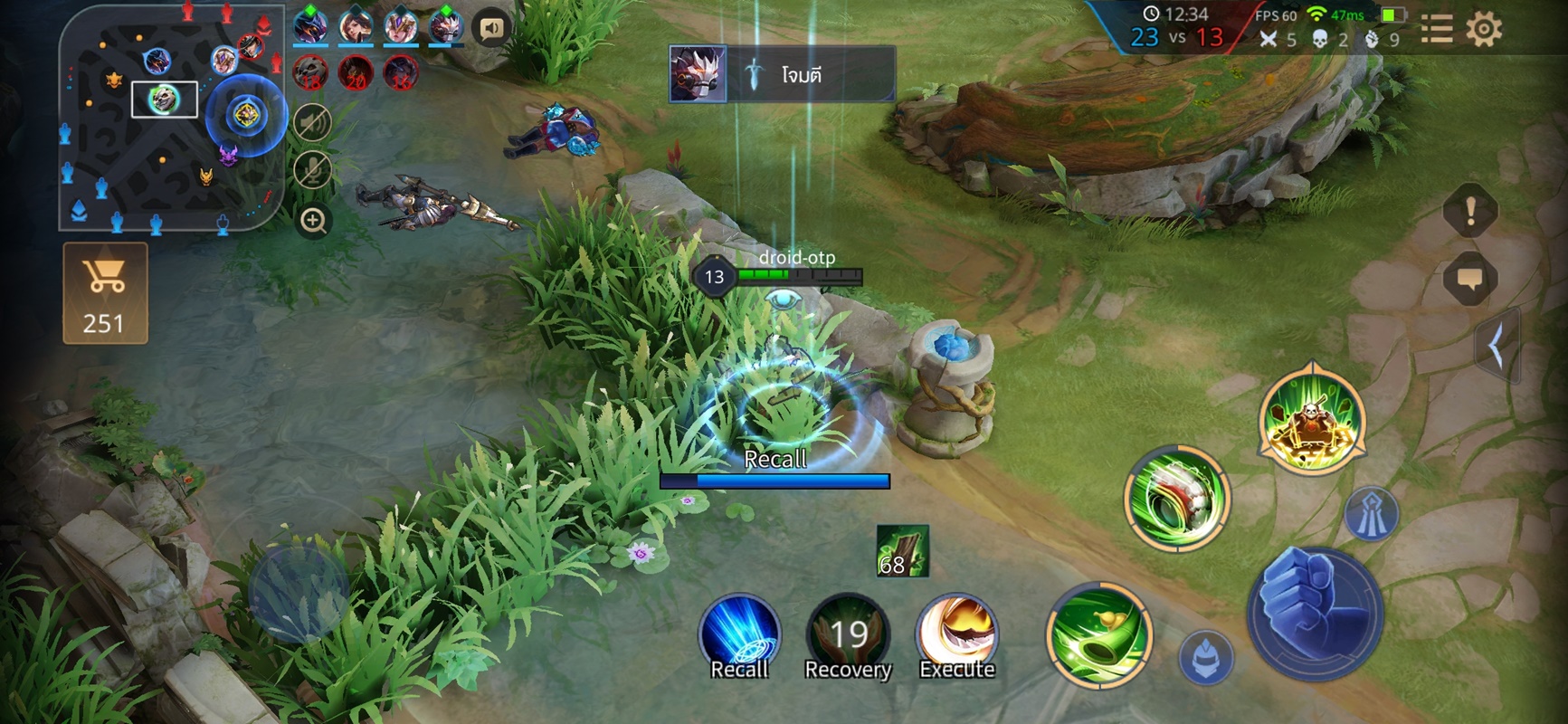The height and width of the screenshot is (724, 1568).
Task: Show the scoreboard list icon
Action: pos(1437,30)
